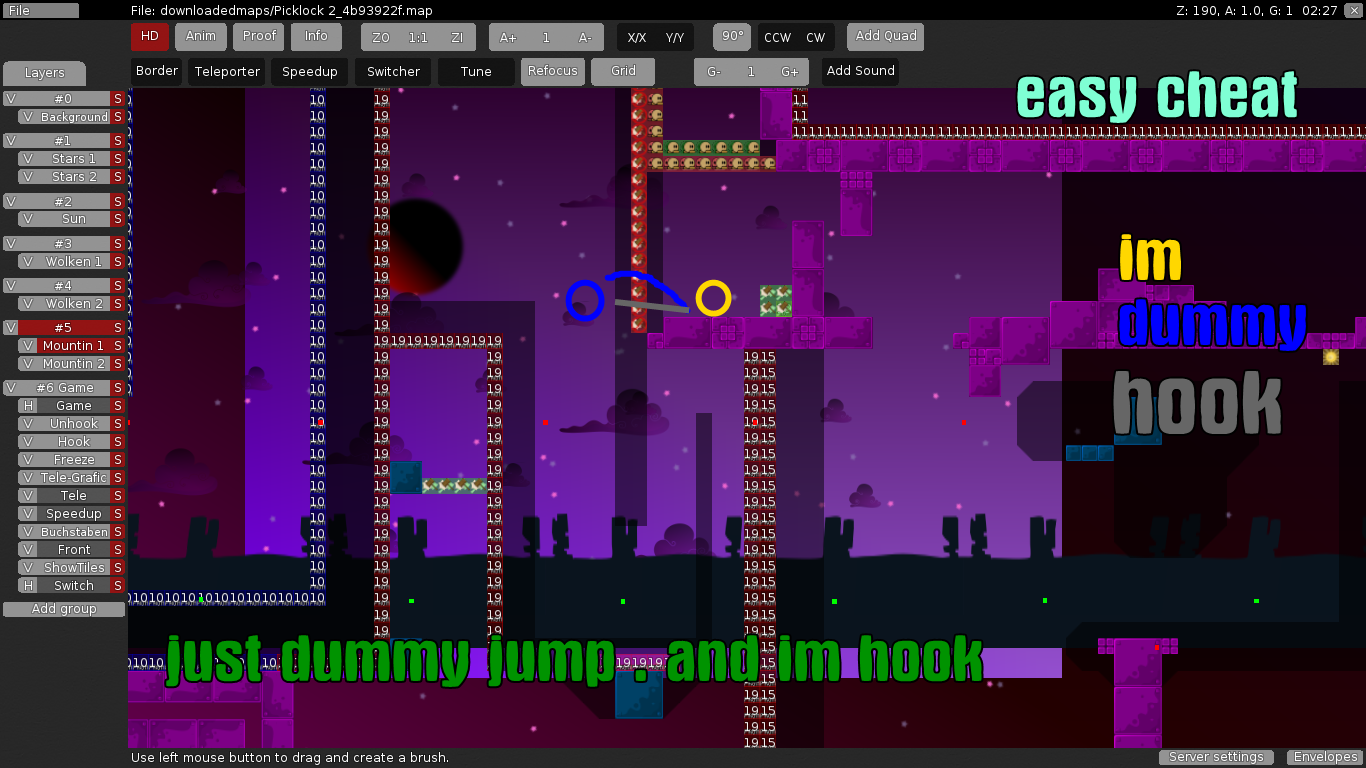The width and height of the screenshot is (1366, 768).
Task: Enable the Proof view button
Action: [x=259, y=37]
